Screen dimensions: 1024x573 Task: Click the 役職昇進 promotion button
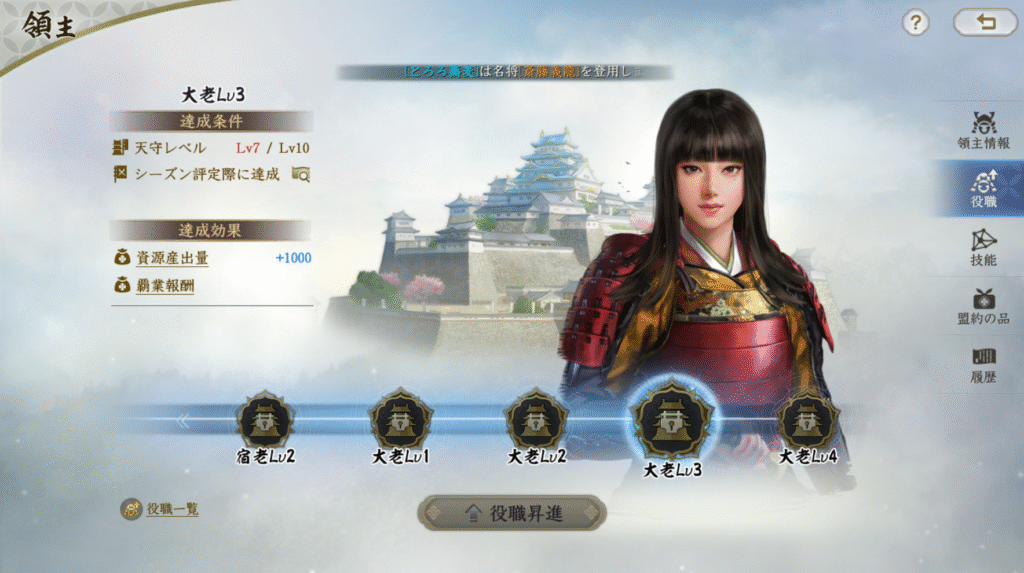click(x=511, y=513)
